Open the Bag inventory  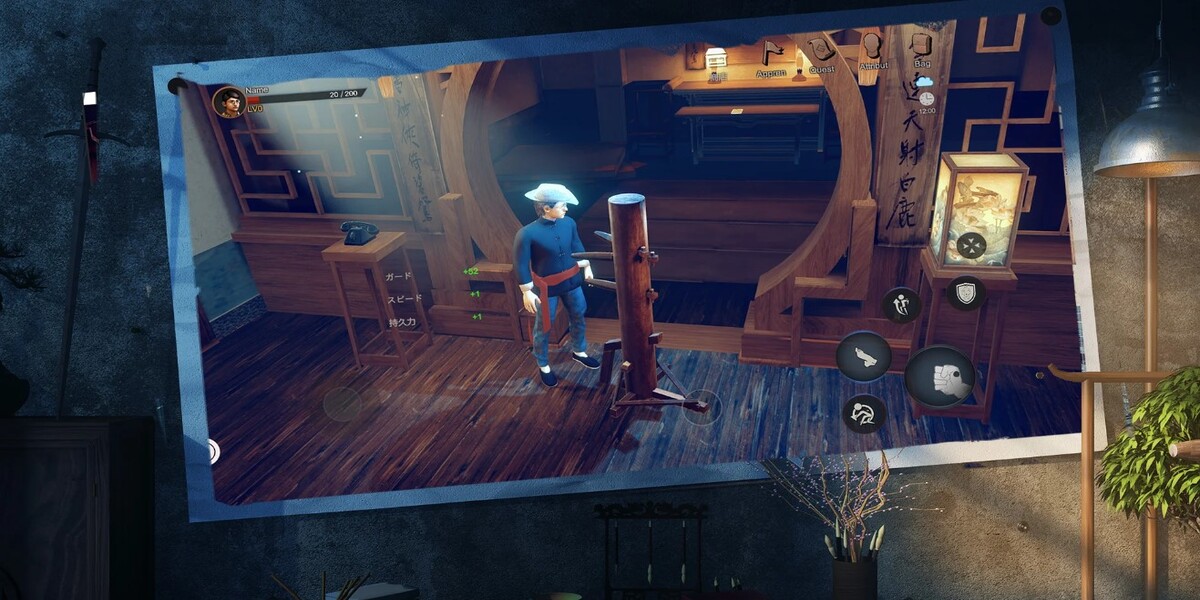(x=921, y=45)
